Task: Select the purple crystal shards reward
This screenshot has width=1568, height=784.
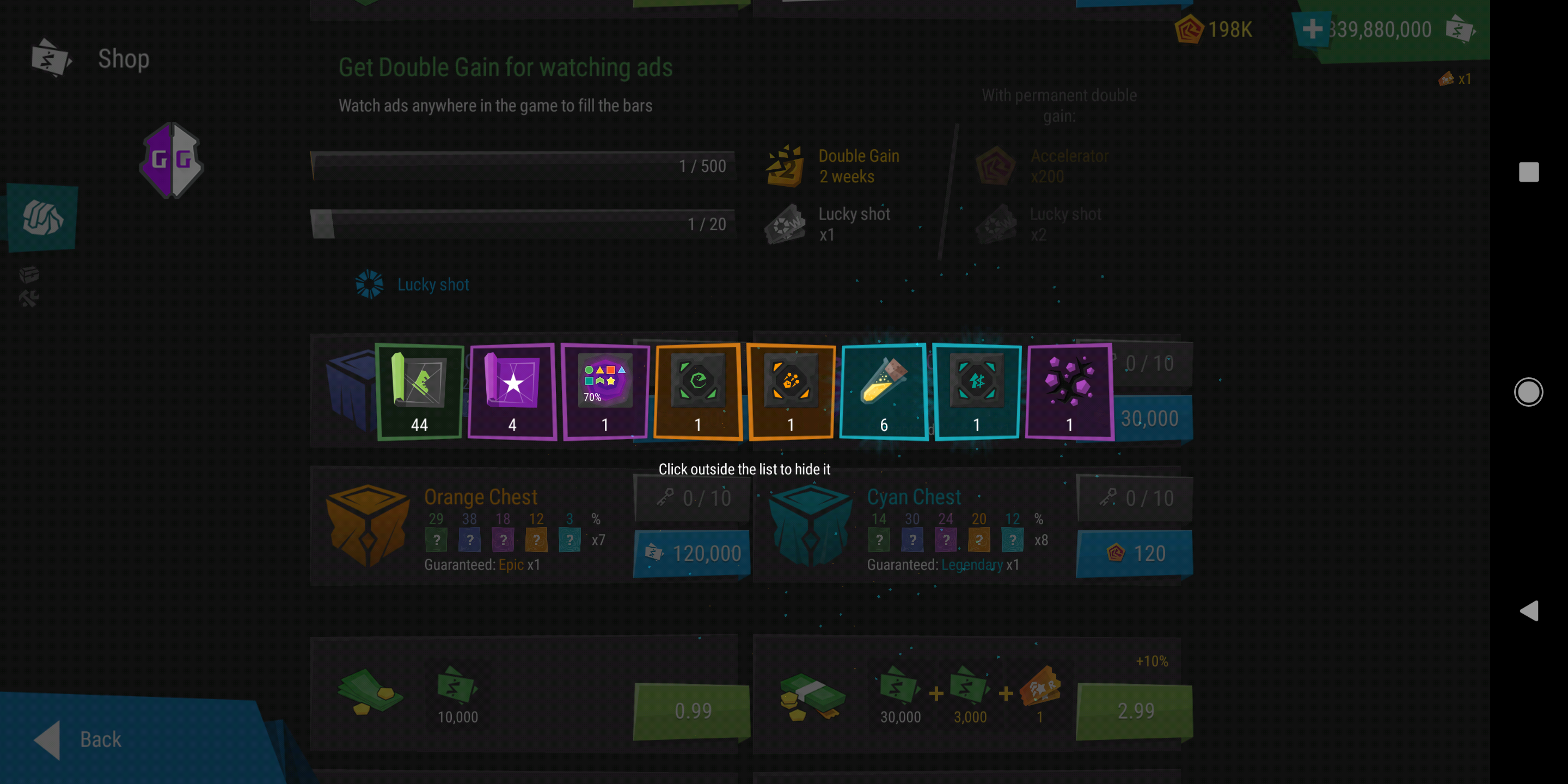Action: point(1069,391)
